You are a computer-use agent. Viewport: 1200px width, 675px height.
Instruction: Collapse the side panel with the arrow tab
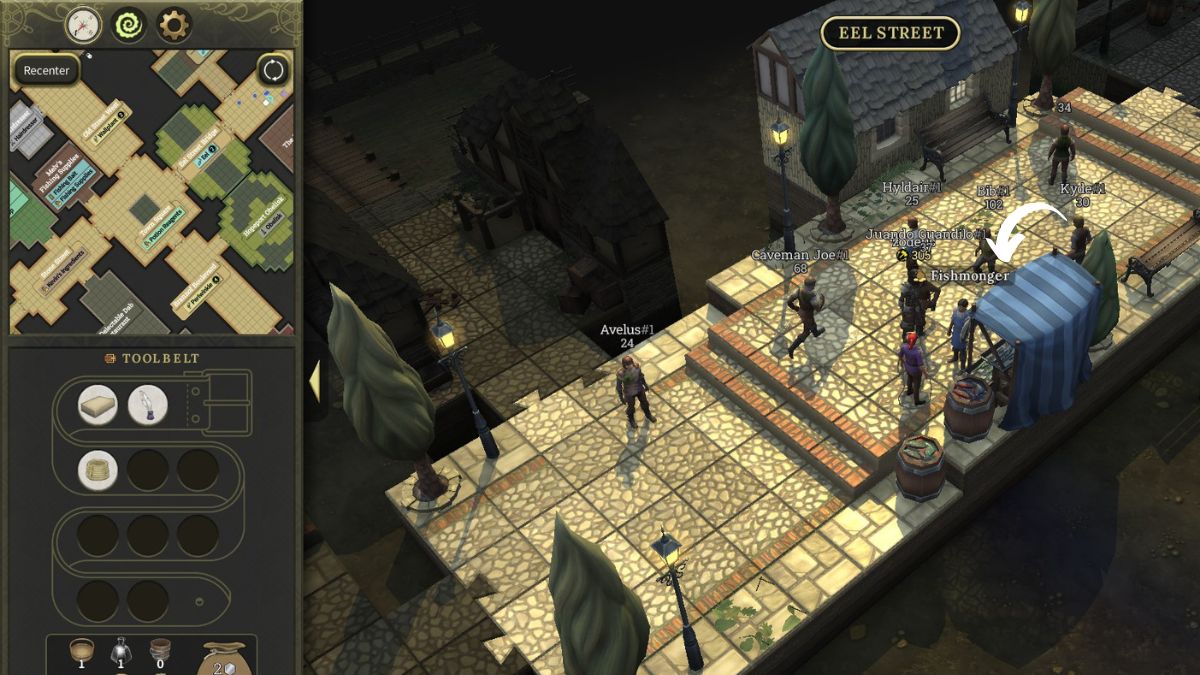pos(314,381)
